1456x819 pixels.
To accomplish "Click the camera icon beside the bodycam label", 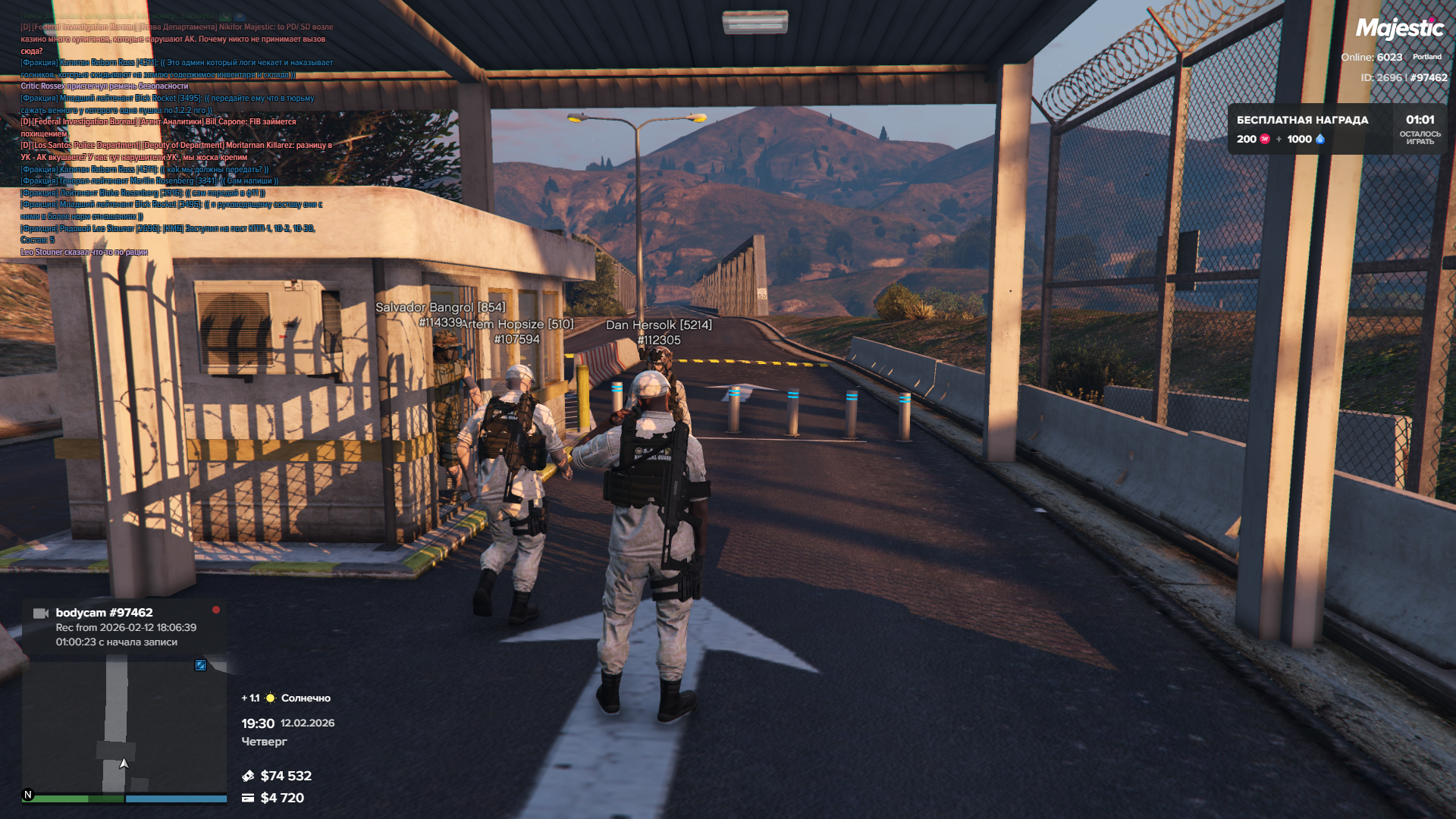I will [x=41, y=613].
